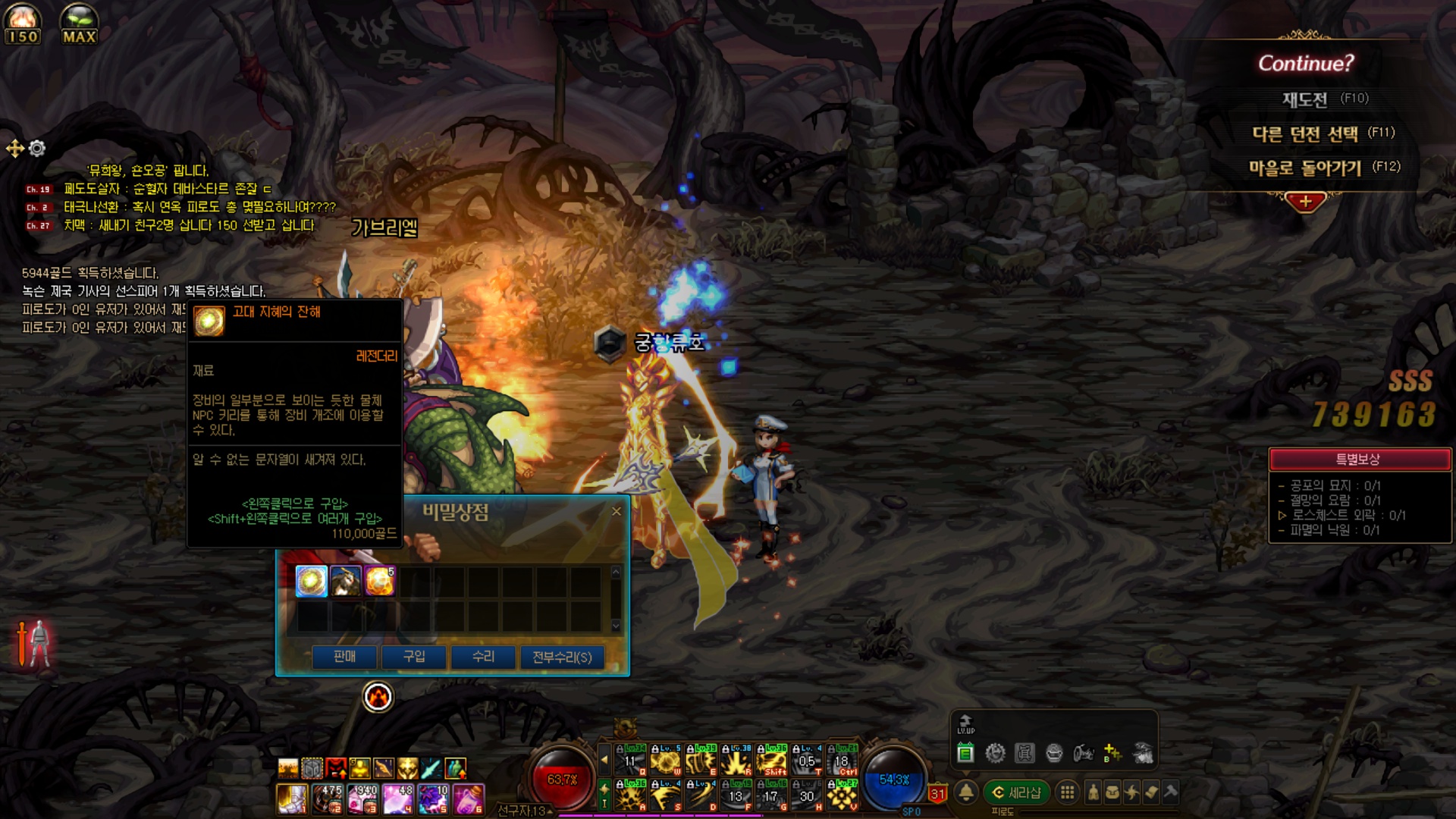Close the 비밀상점 shop window
1456x819 pixels.
click(617, 512)
